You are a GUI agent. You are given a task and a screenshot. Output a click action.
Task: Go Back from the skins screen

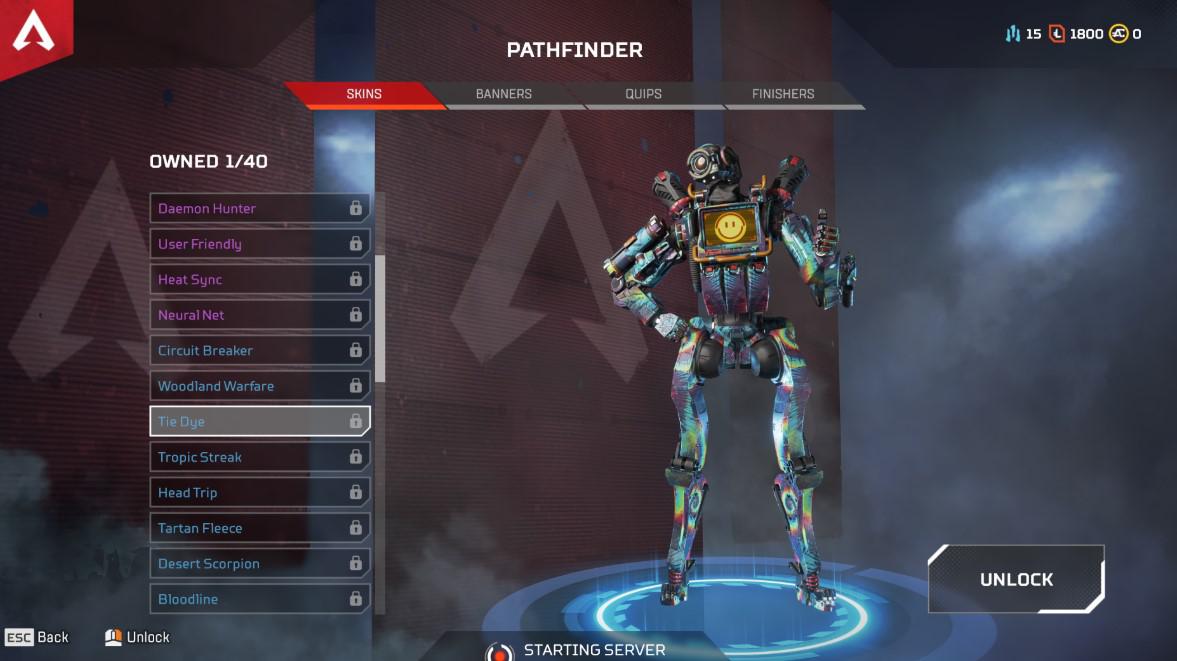[x=38, y=637]
